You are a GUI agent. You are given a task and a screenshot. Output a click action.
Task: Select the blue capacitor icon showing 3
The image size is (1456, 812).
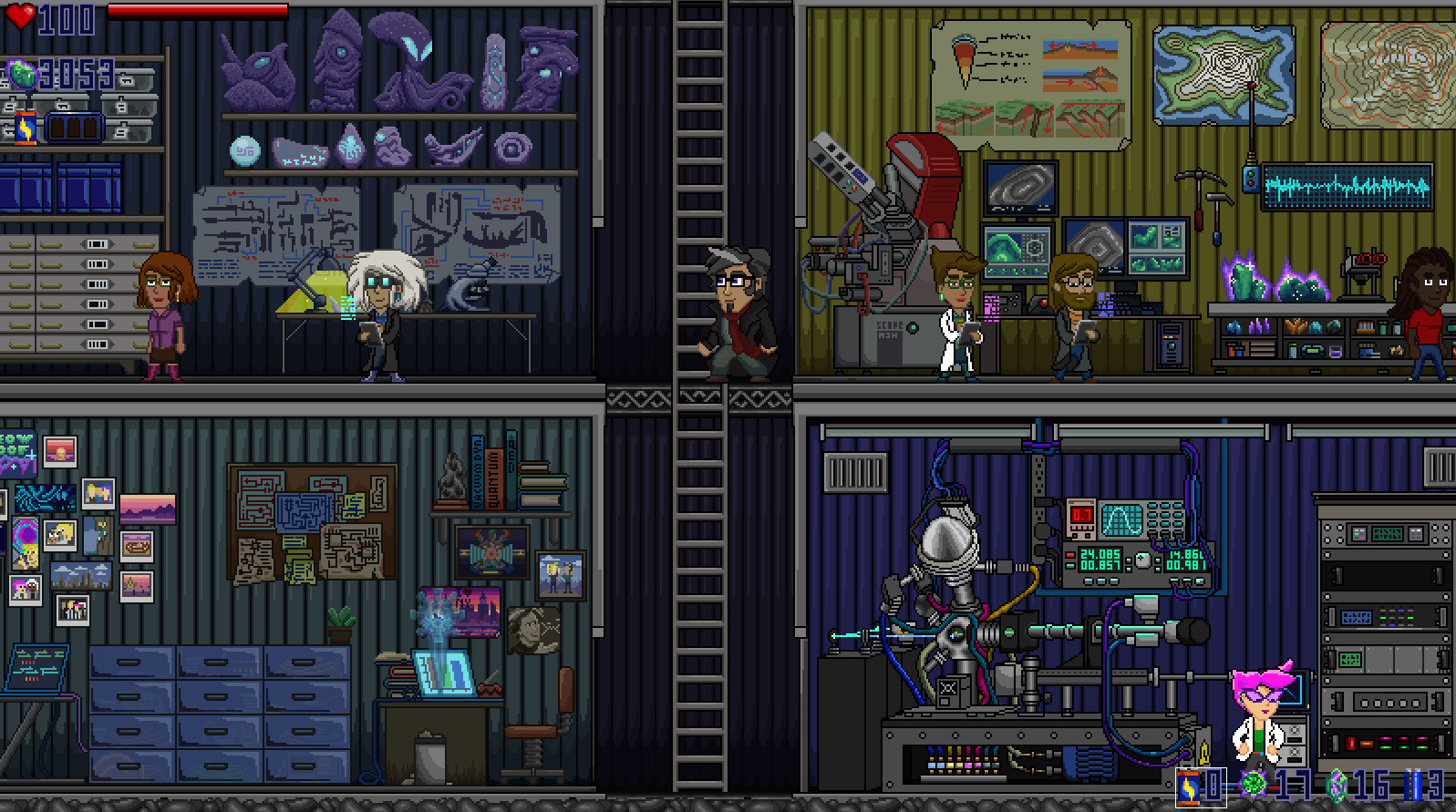[1415, 786]
